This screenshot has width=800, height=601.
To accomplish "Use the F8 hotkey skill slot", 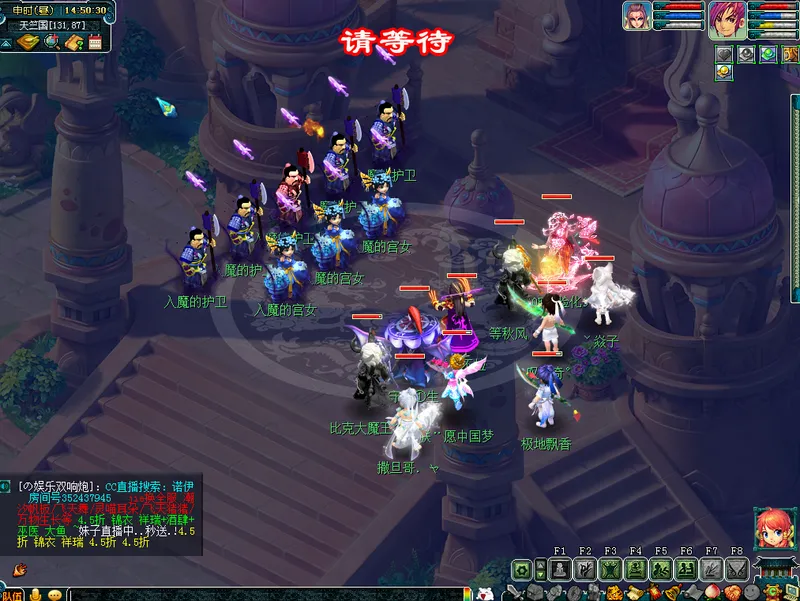I will tap(736, 570).
